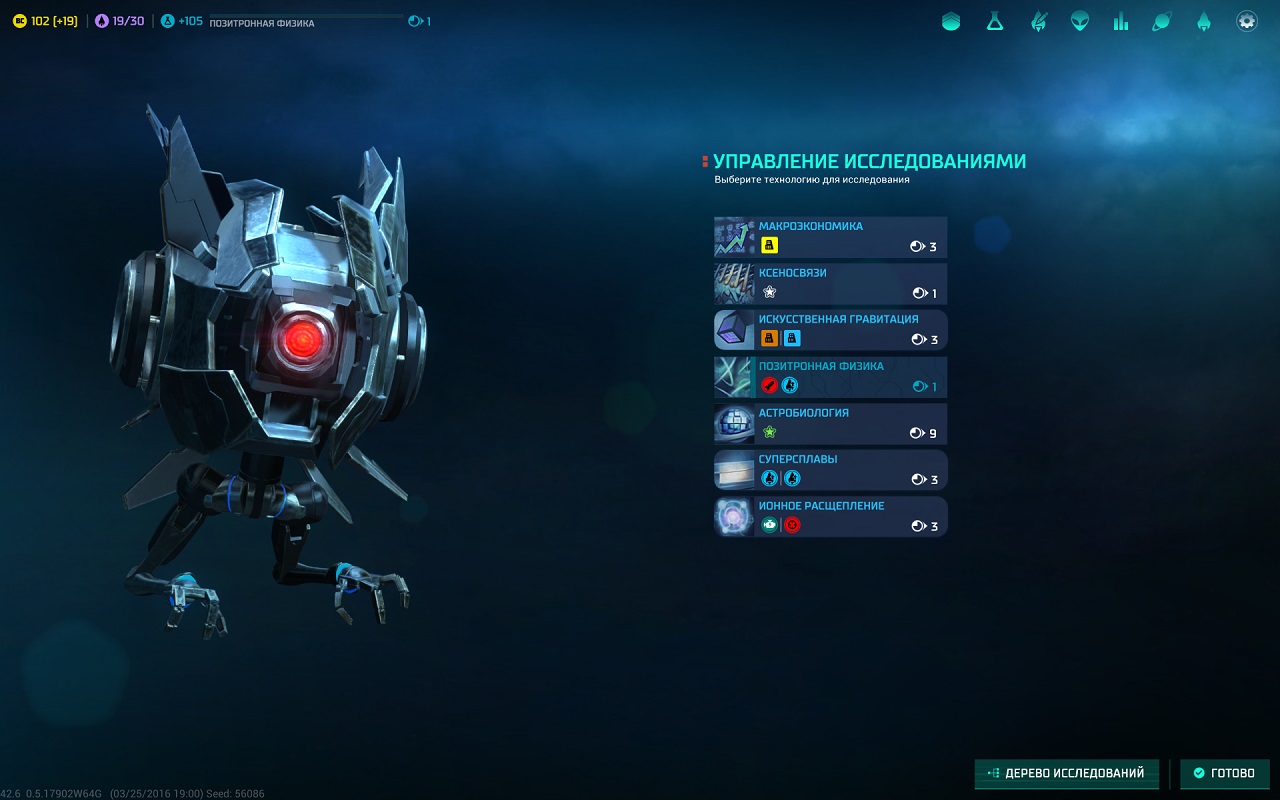Research Астробиология technology
This screenshot has width=1280, height=800.
830,424
